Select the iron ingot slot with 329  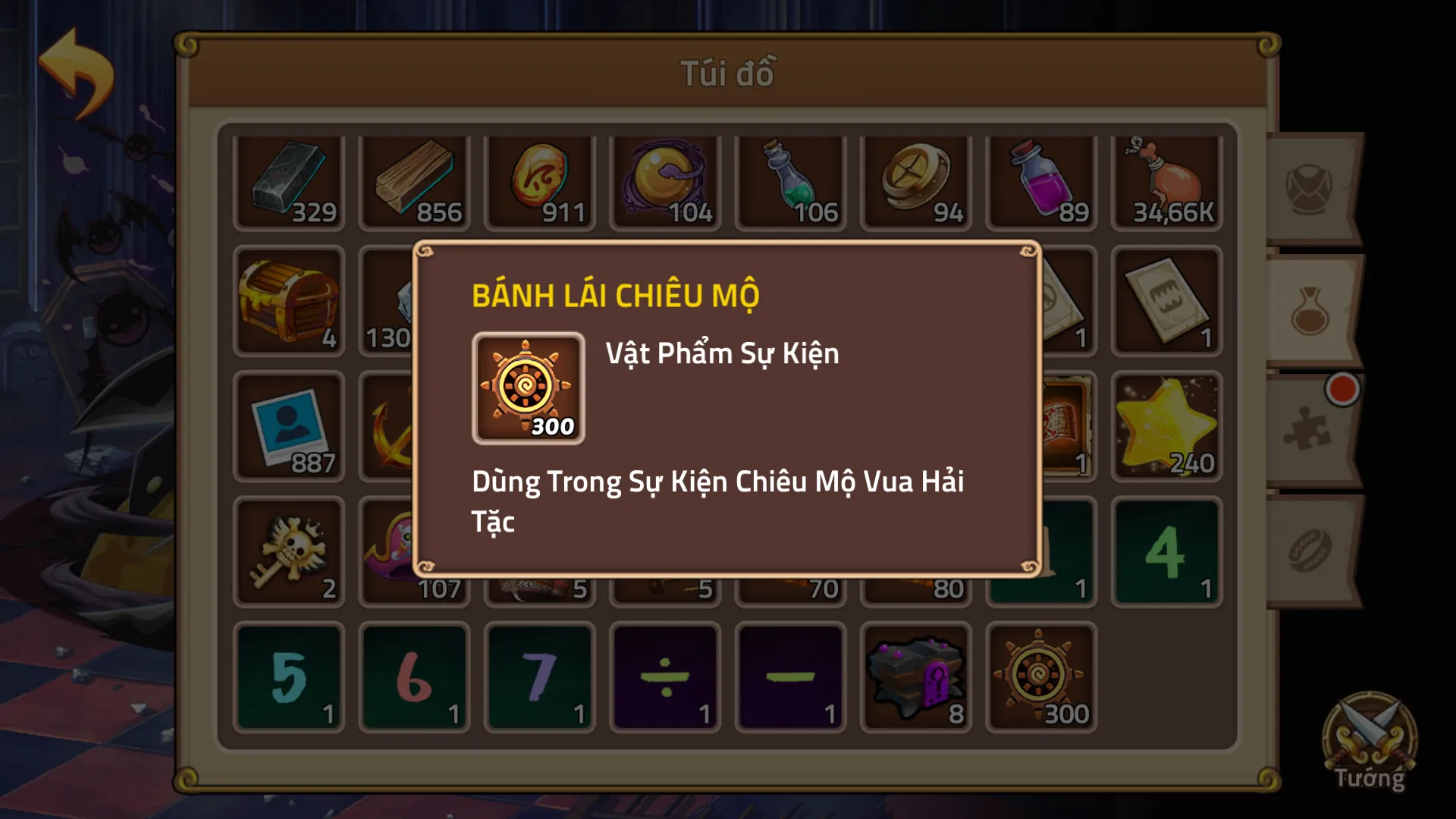click(289, 182)
